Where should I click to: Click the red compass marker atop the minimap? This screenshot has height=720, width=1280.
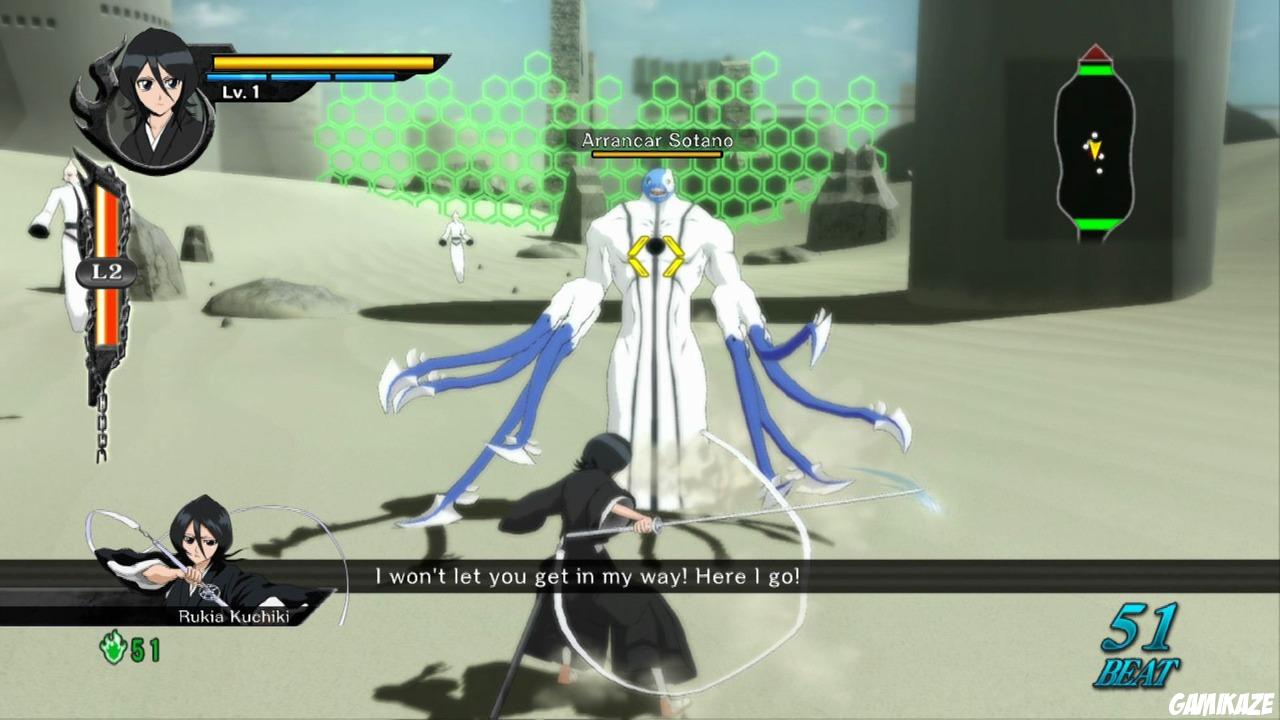pos(1094,53)
